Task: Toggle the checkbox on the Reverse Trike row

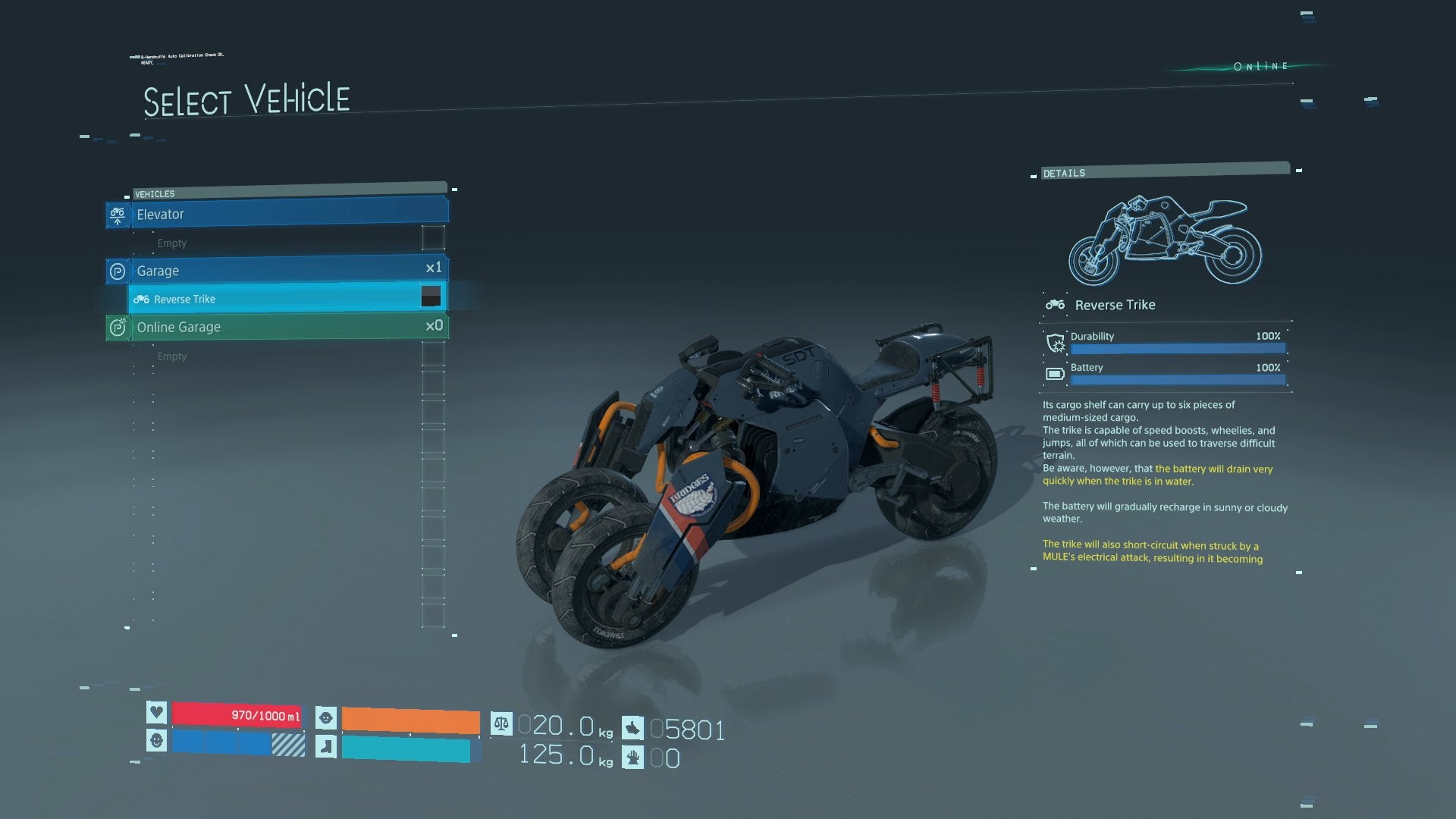Action: (x=431, y=297)
